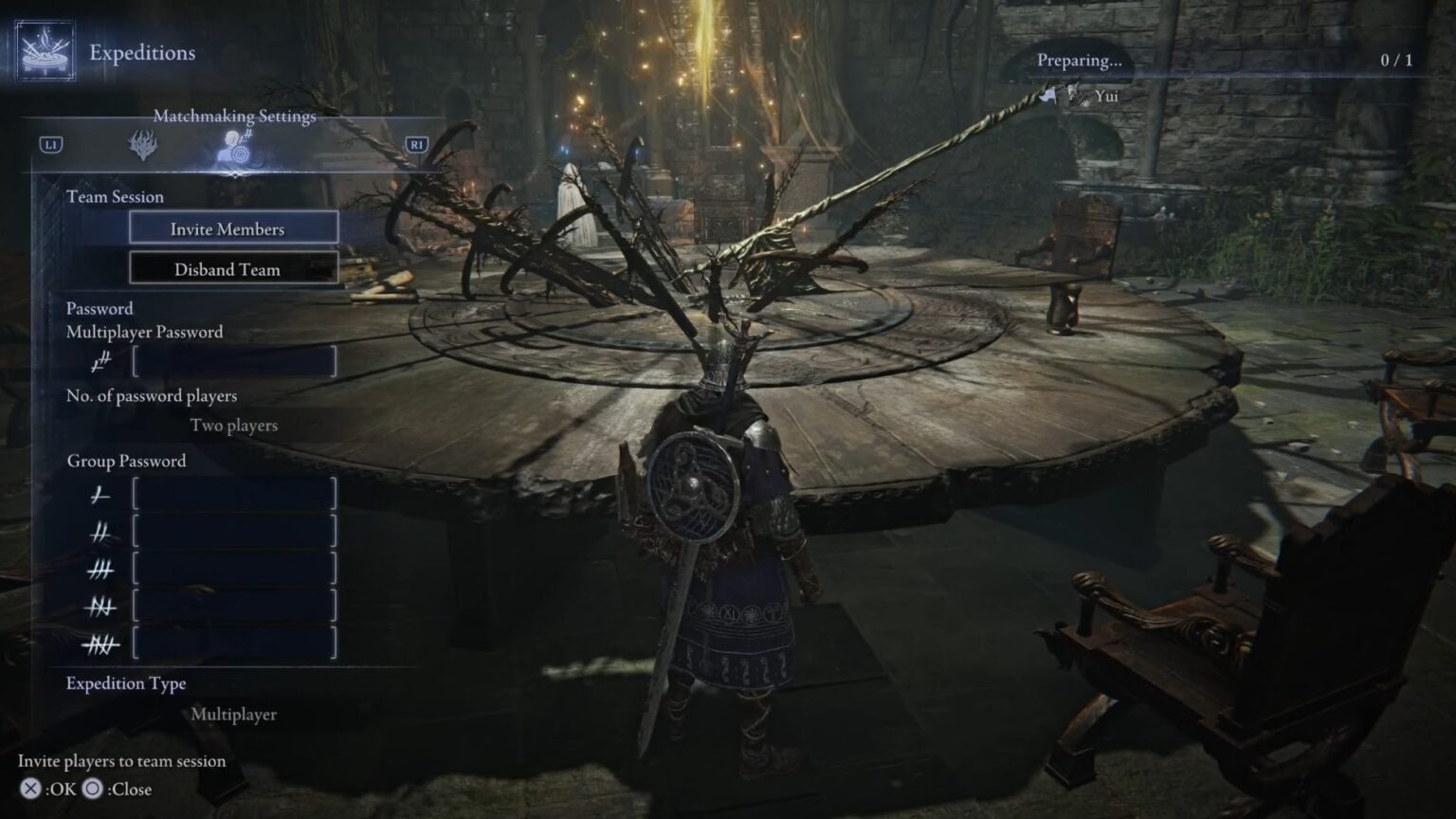This screenshot has width=1456, height=819.
Task: Open the Two players password selector
Action: tap(234, 425)
